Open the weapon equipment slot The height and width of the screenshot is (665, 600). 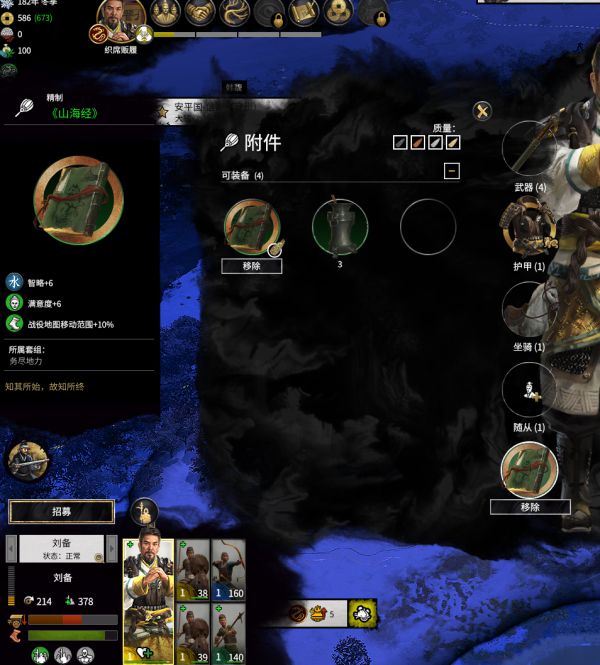[529, 149]
